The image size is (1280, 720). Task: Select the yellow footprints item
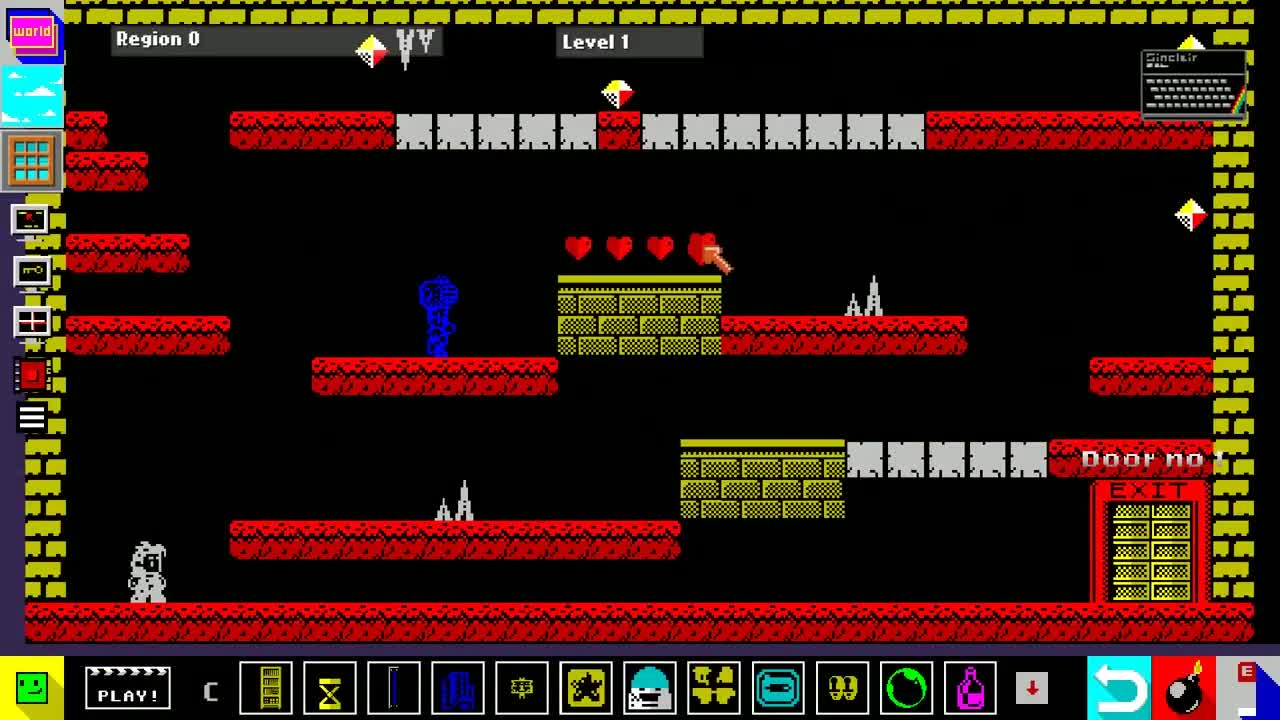pos(842,689)
